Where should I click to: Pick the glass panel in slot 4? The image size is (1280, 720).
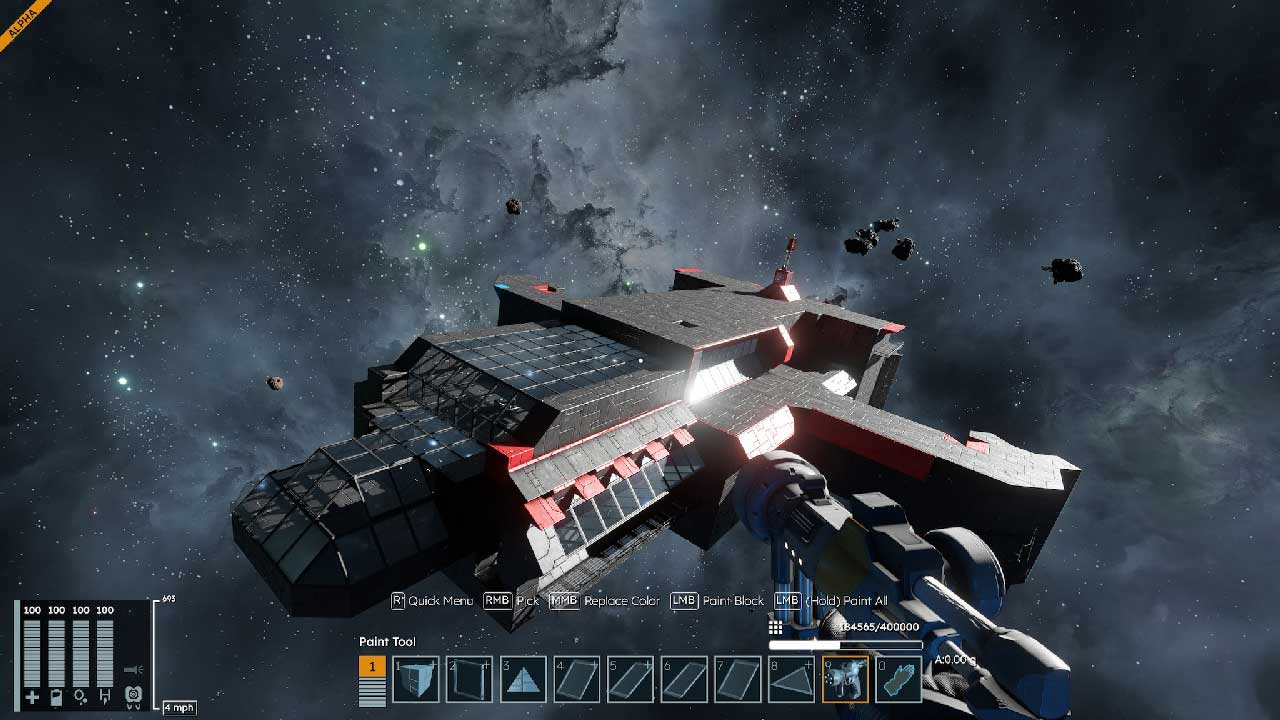point(578,680)
